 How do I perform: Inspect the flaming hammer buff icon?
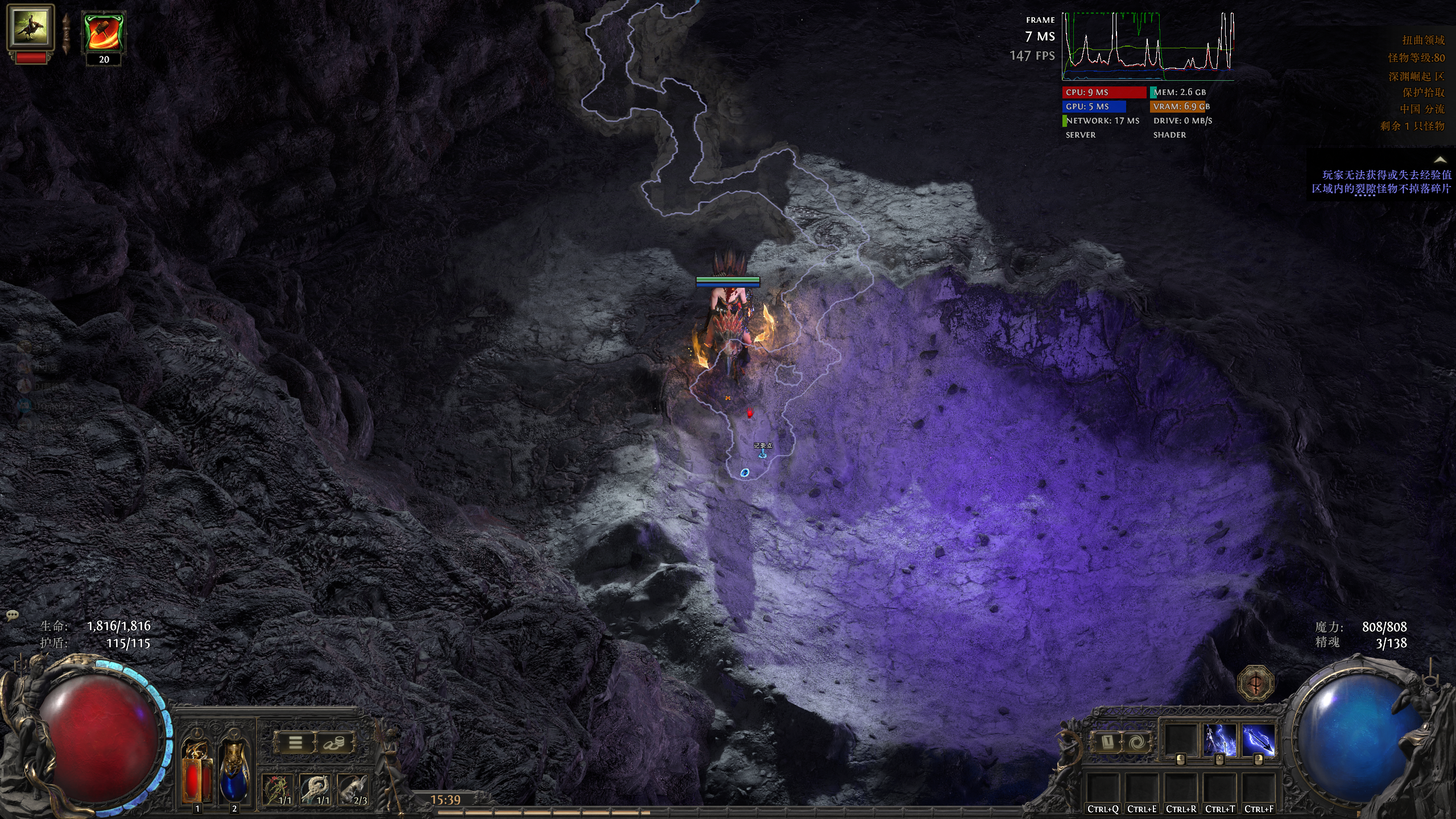(x=104, y=33)
